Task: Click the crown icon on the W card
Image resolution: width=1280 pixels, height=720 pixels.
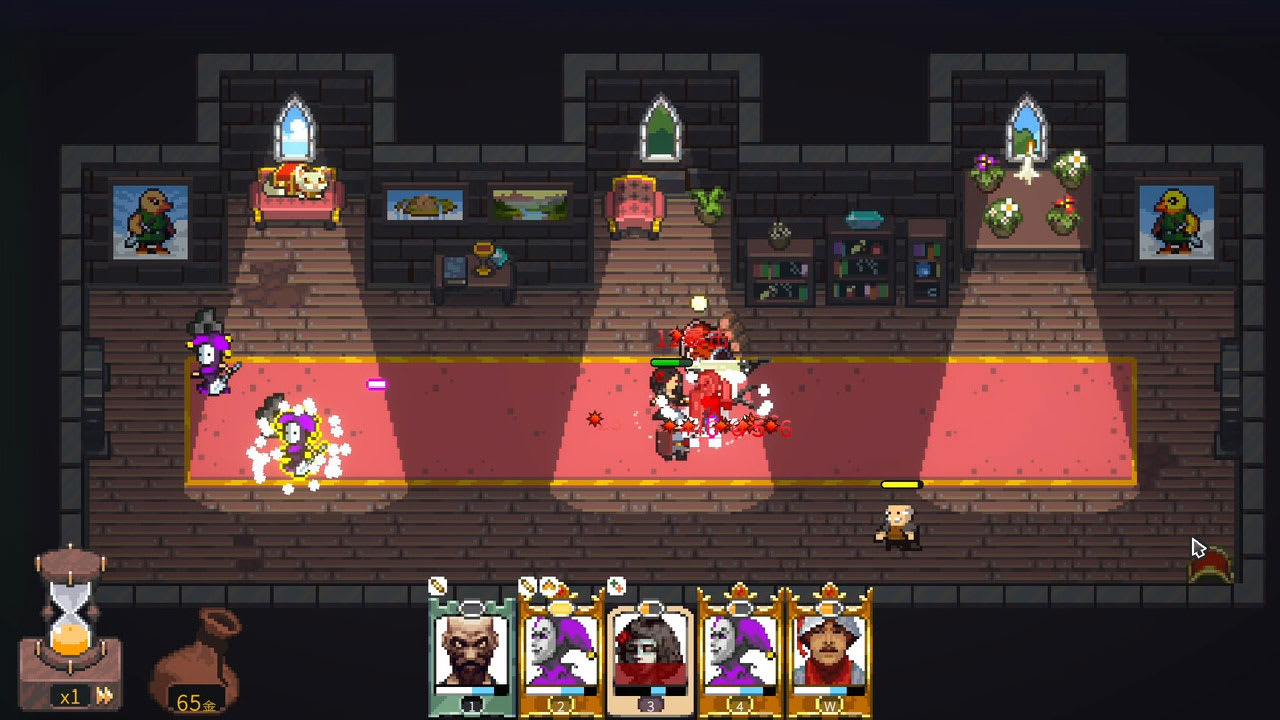Action: pos(829,591)
